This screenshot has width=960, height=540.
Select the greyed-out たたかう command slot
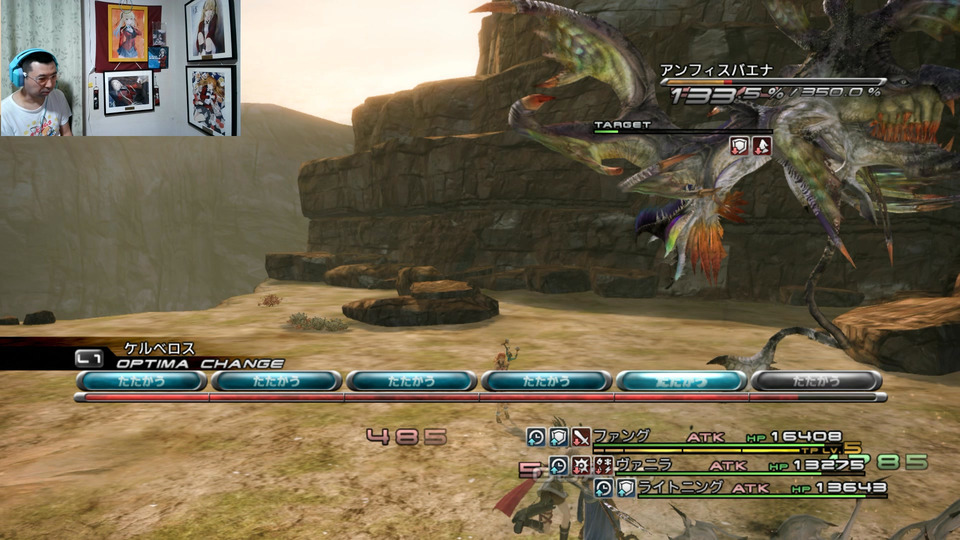pyautogui.click(x=816, y=381)
